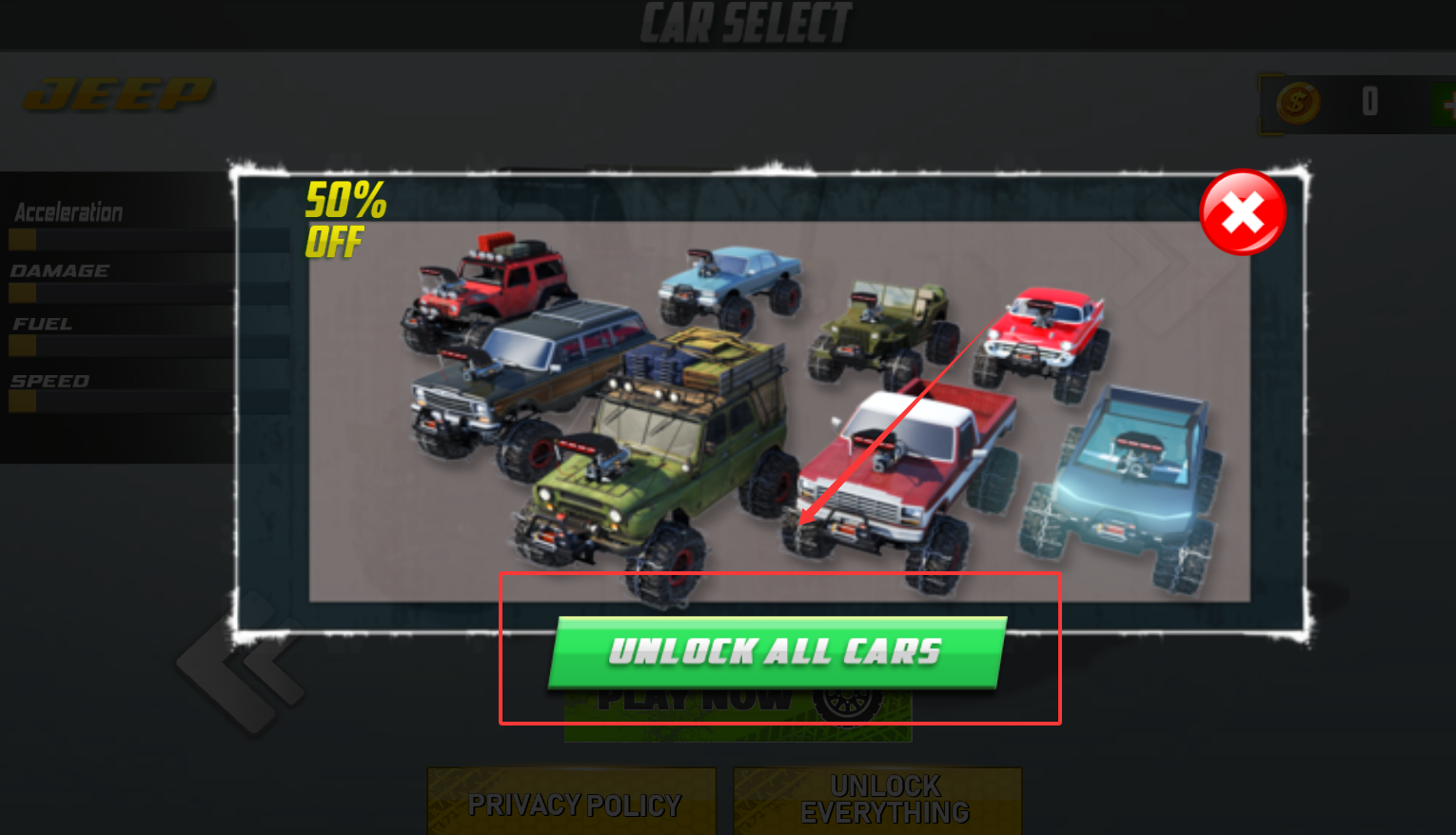
Task: Add more coins with the plus button
Action: [1446, 103]
